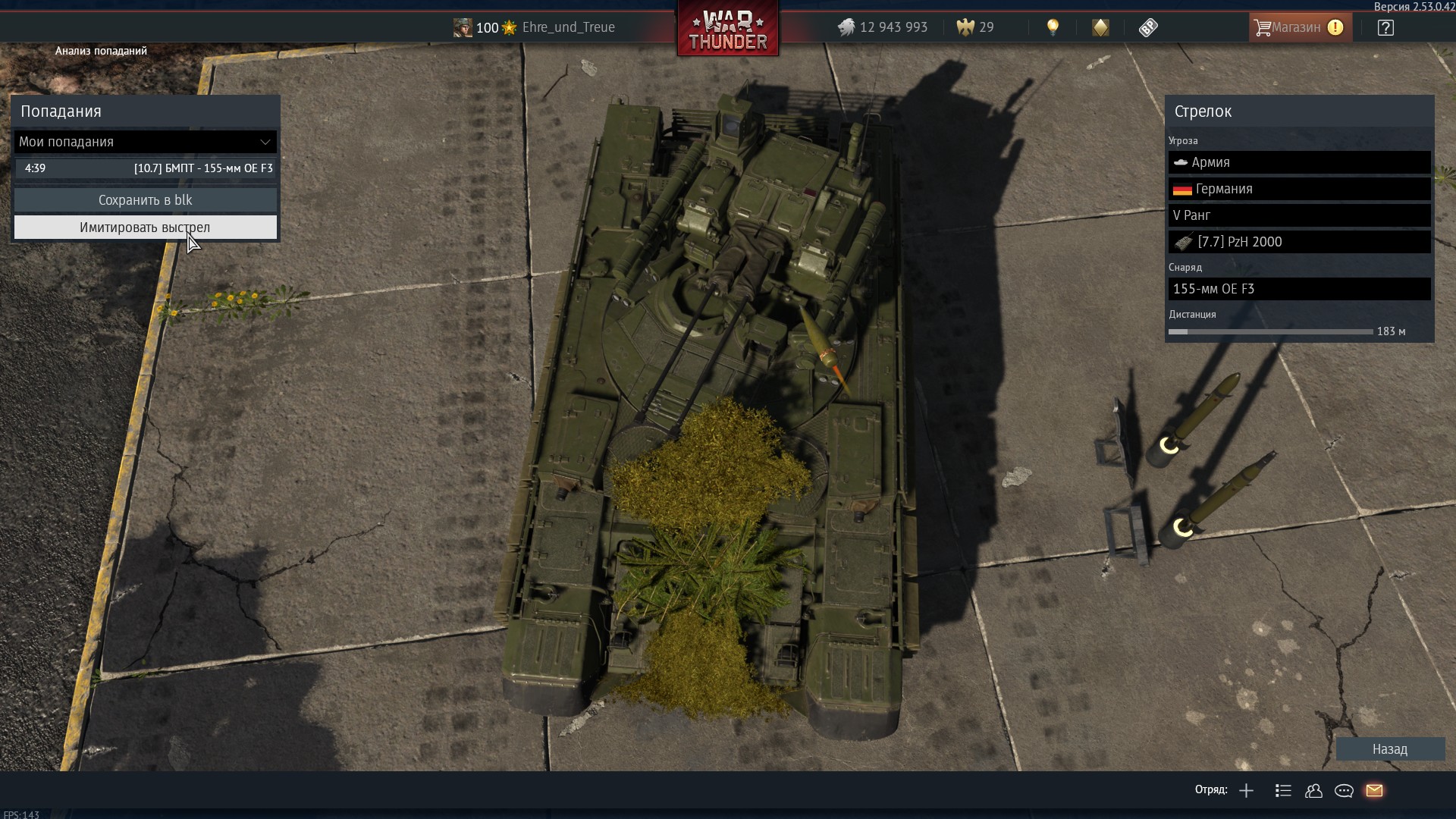Viewport: 1456px width, 819px height.
Task: Activate 'Имитировать выстрел' button
Action: click(x=145, y=227)
